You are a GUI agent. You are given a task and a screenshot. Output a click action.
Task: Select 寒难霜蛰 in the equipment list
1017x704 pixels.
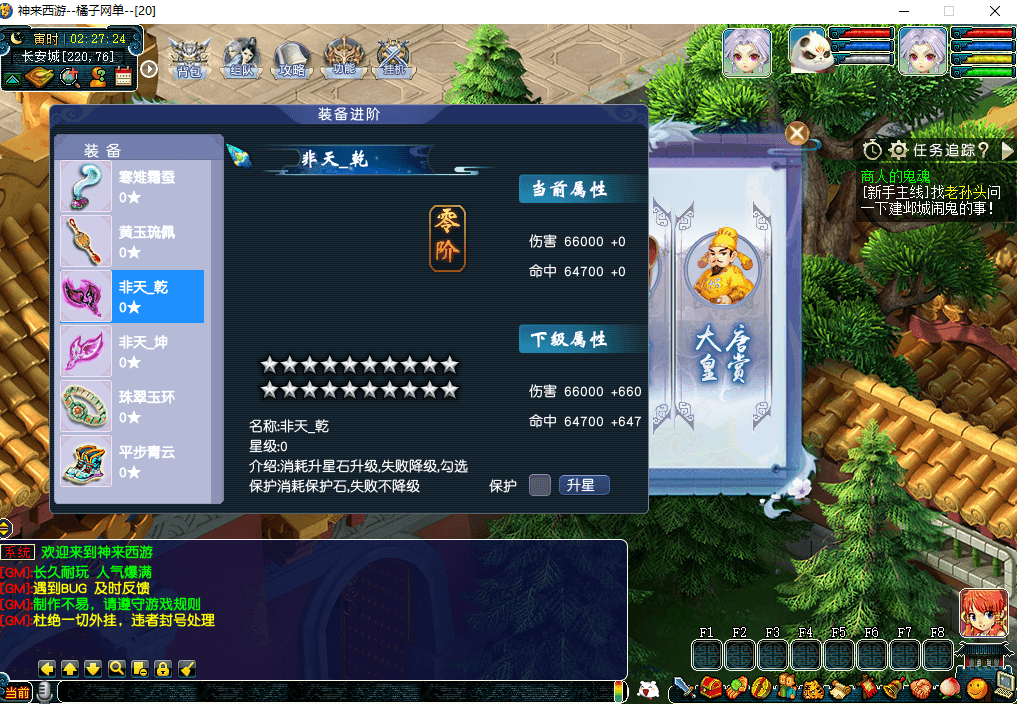click(132, 186)
